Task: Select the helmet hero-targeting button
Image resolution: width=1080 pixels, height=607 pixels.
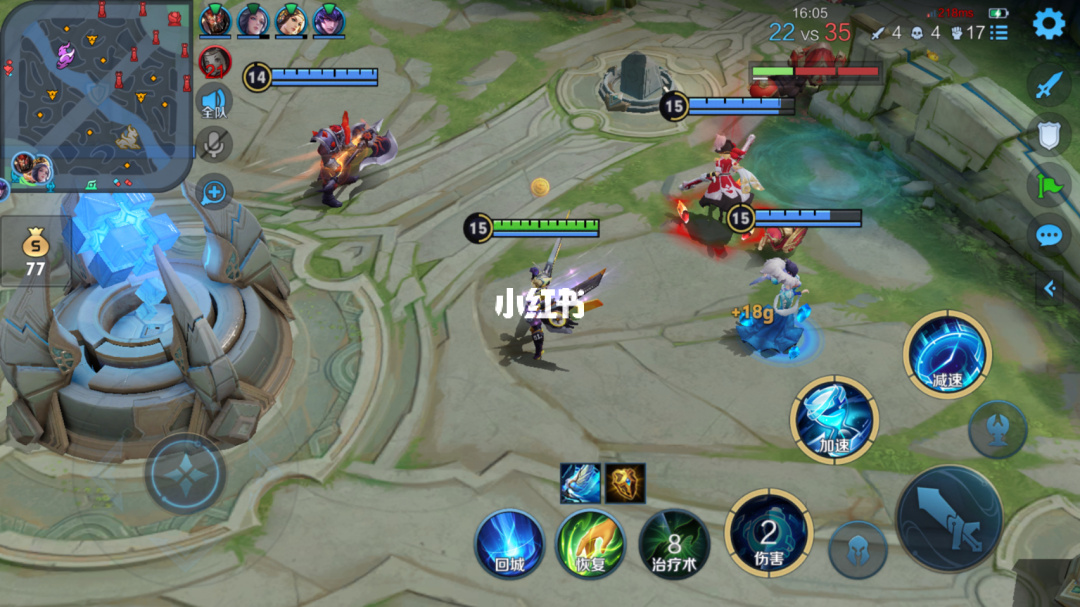Action: [x=857, y=550]
